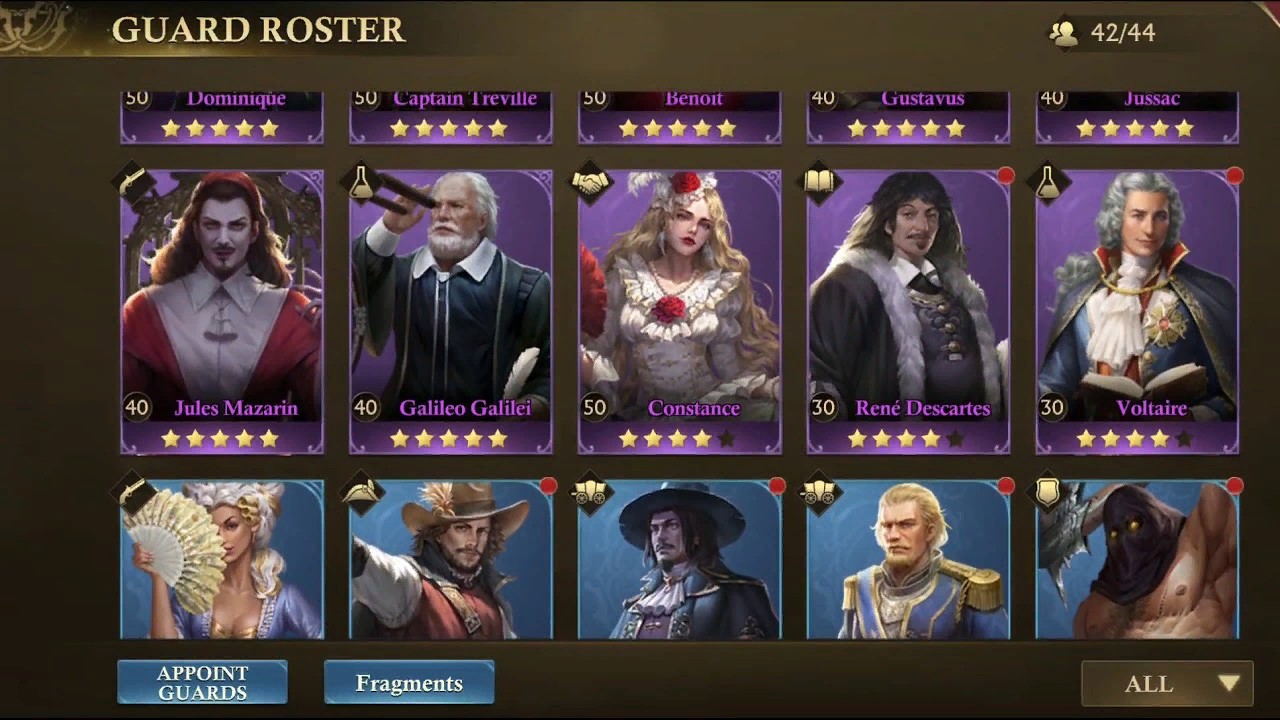Select the Gustavus guard card

pyautogui.click(x=908, y=117)
